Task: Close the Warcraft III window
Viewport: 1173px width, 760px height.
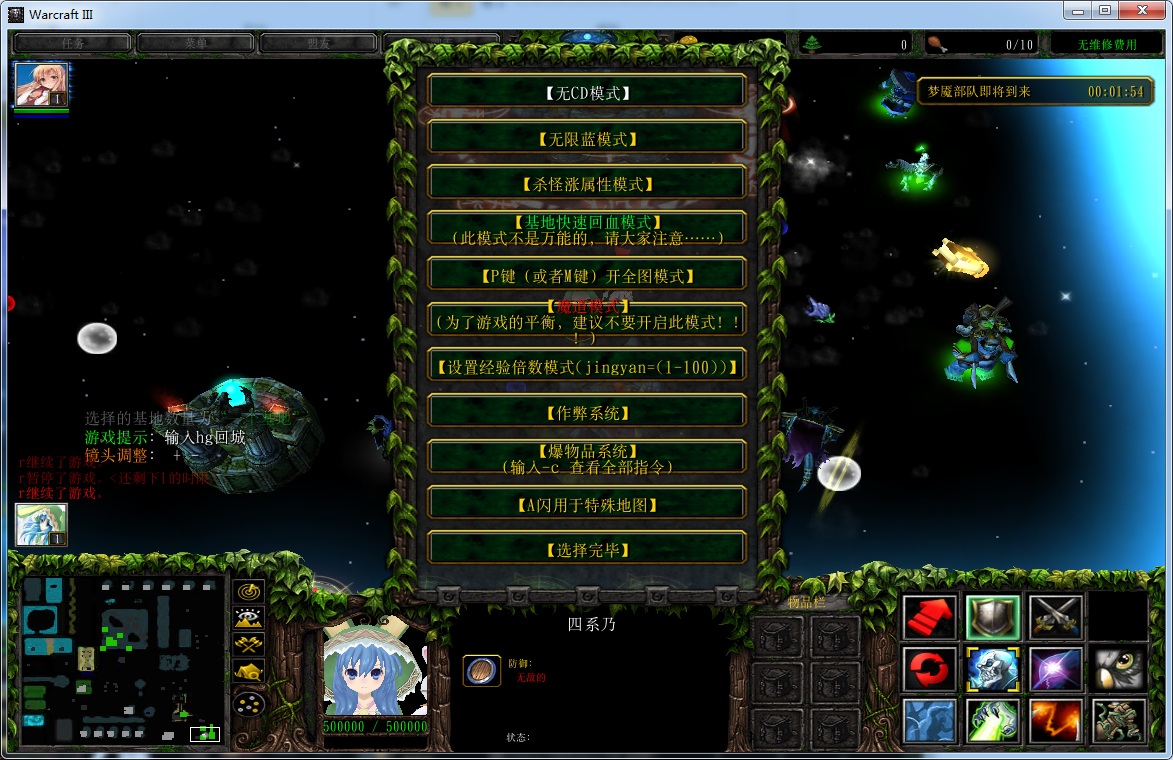Action: 1146,11
